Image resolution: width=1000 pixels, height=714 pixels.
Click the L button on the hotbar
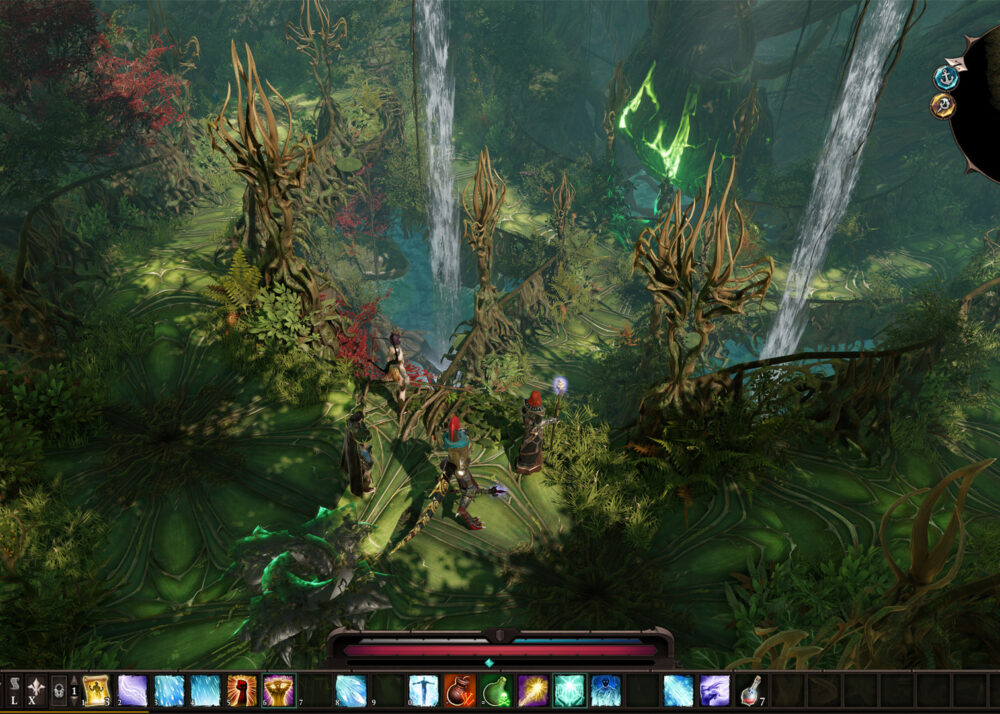(x=14, y=690)
